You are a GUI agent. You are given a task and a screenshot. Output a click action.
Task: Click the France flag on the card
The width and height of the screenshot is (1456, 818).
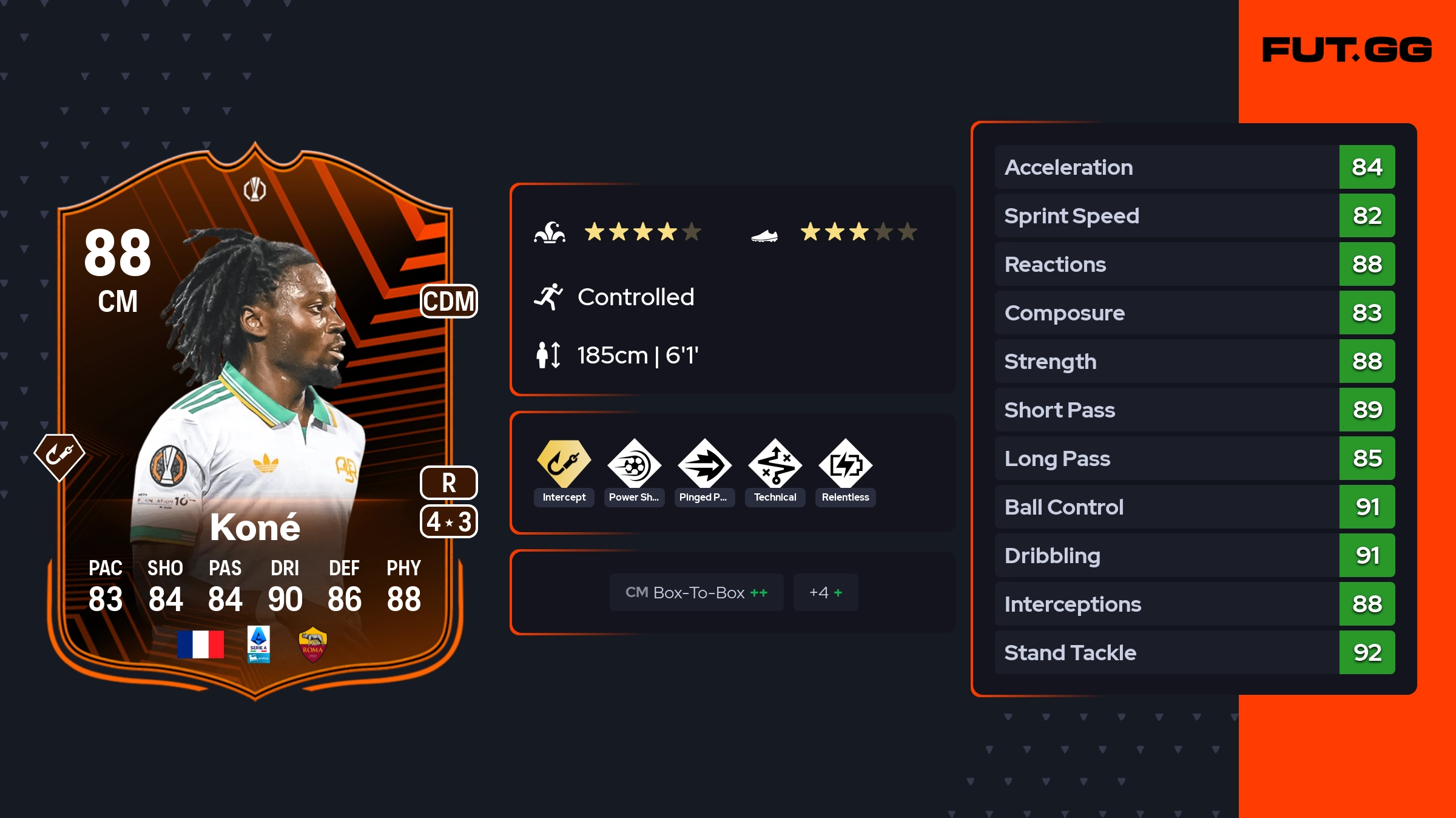click(200, 644)
